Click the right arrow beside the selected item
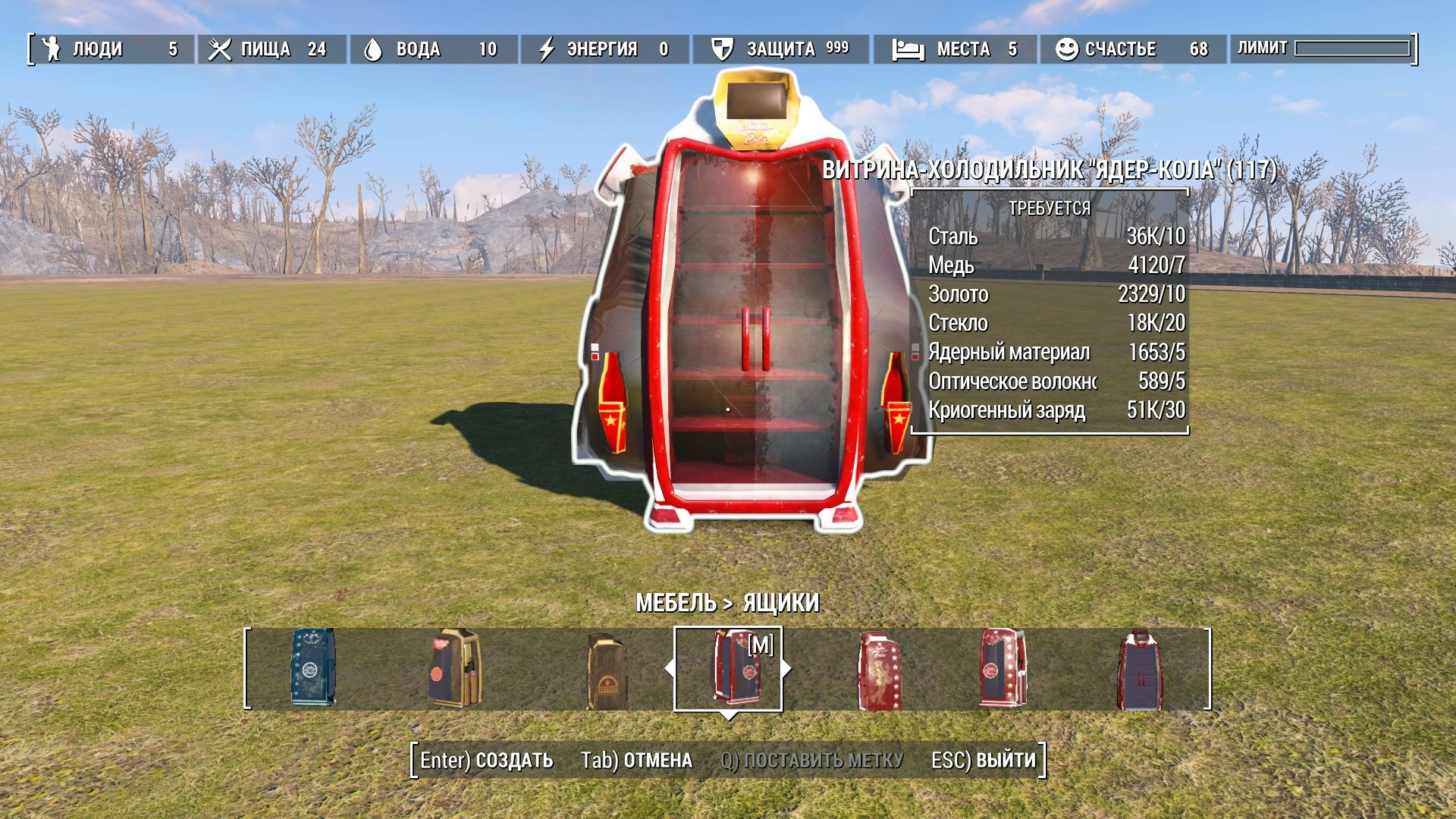This screenshot has width=1456, height=819. [x=787, y=669]
